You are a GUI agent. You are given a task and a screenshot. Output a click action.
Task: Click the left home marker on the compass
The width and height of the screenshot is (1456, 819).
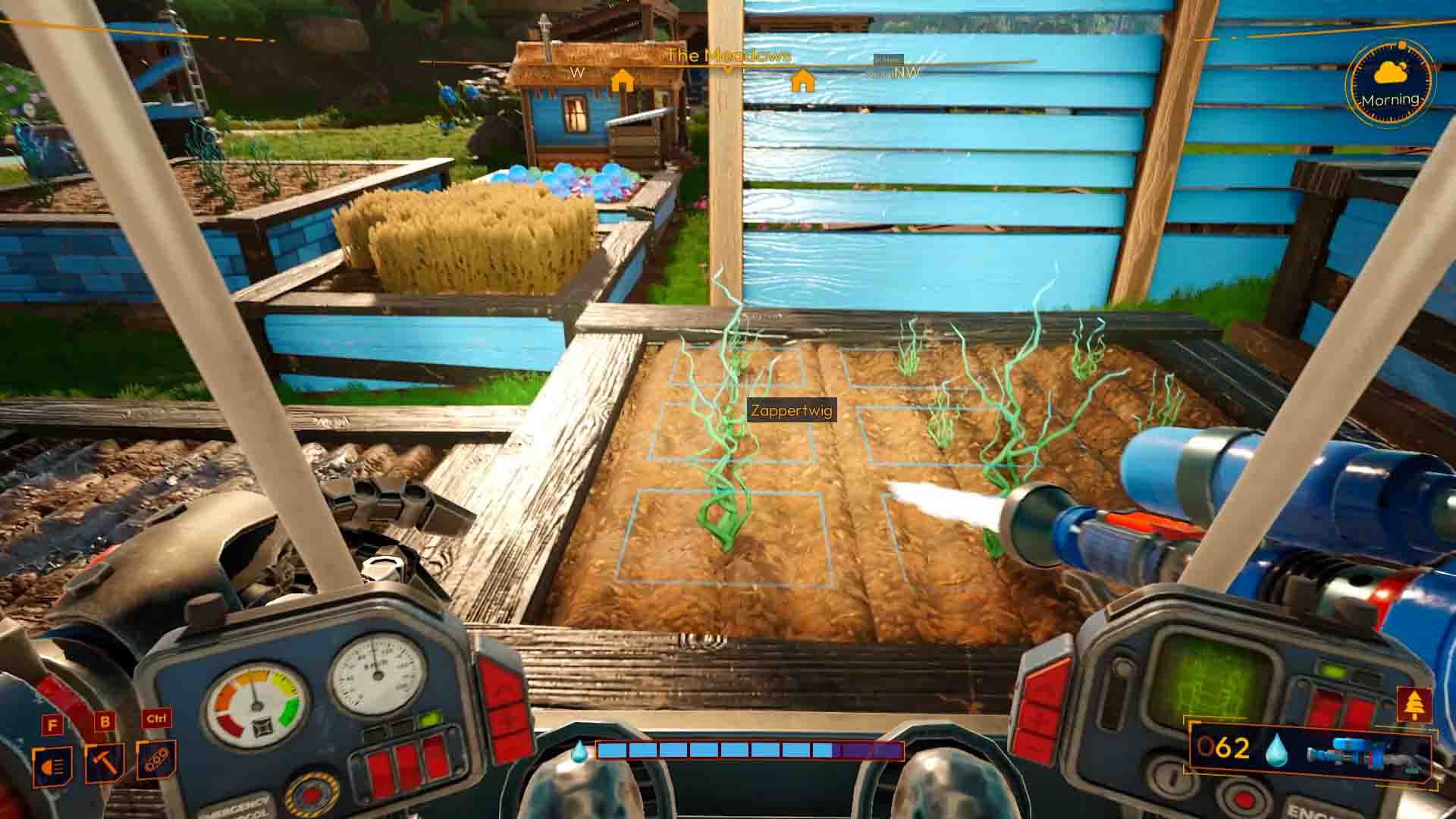[x=623, y=78]
